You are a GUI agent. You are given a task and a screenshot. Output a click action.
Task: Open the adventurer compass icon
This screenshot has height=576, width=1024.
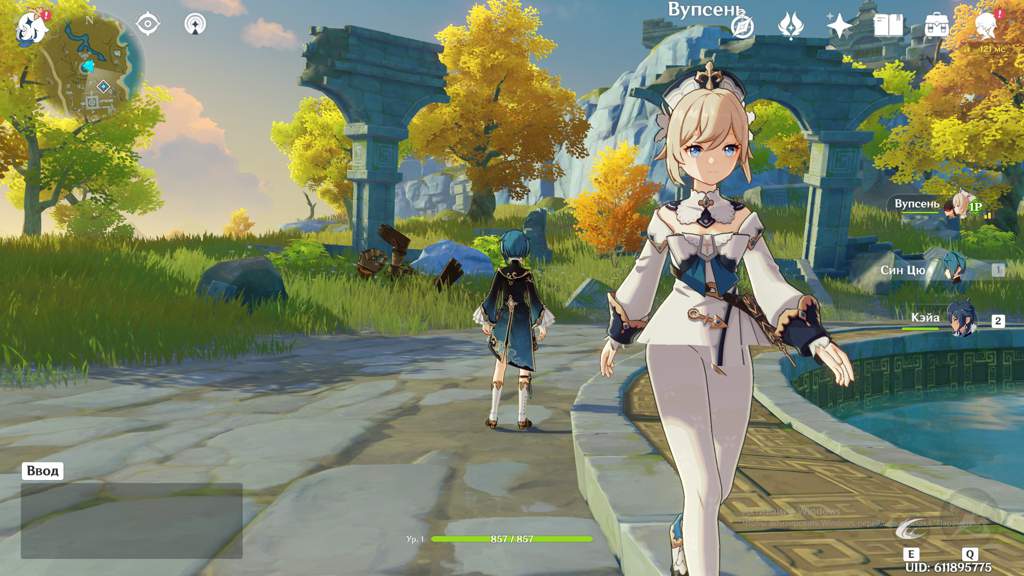pos(742,26)
